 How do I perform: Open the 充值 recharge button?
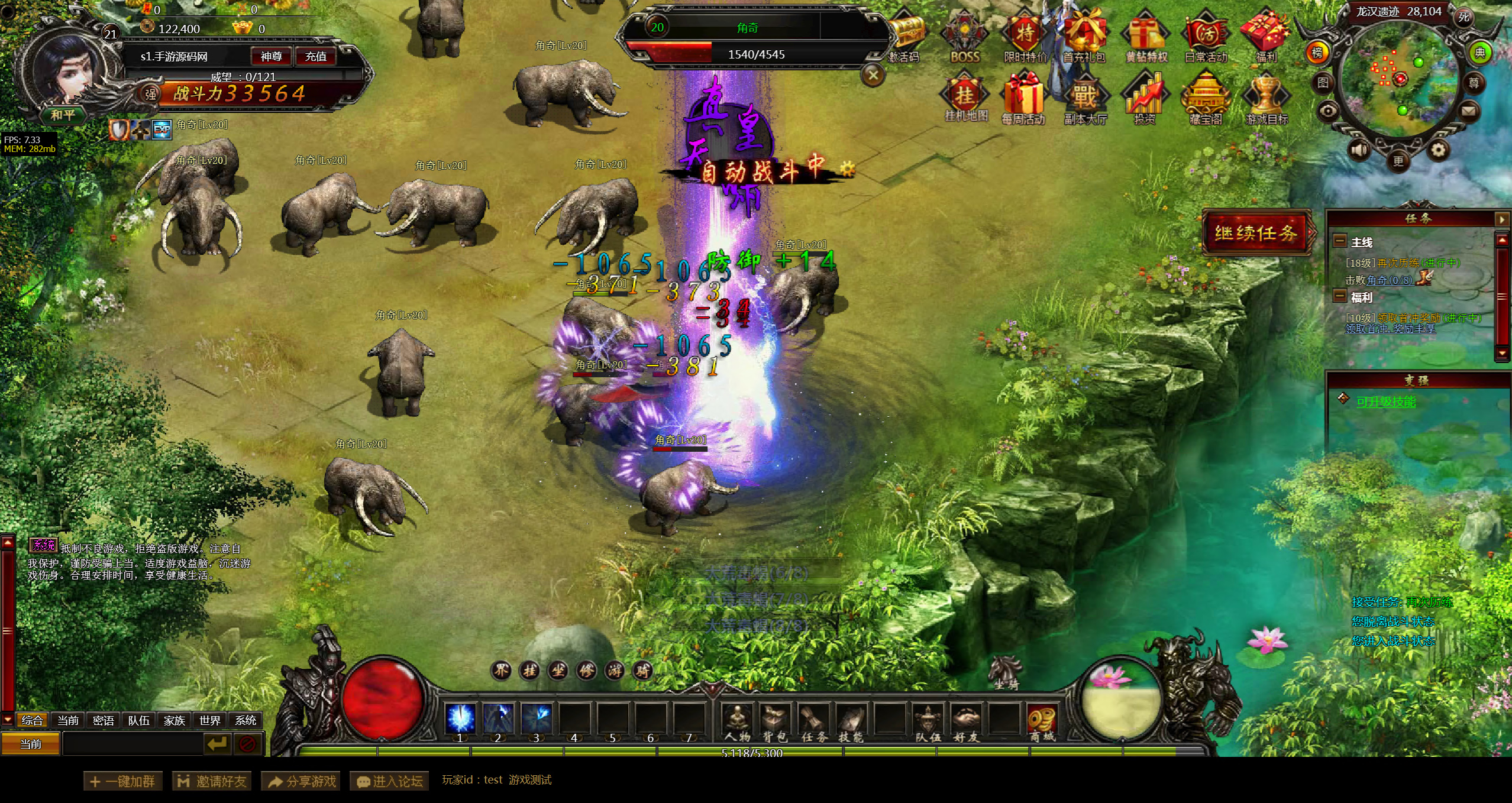[x=315, y=56]
